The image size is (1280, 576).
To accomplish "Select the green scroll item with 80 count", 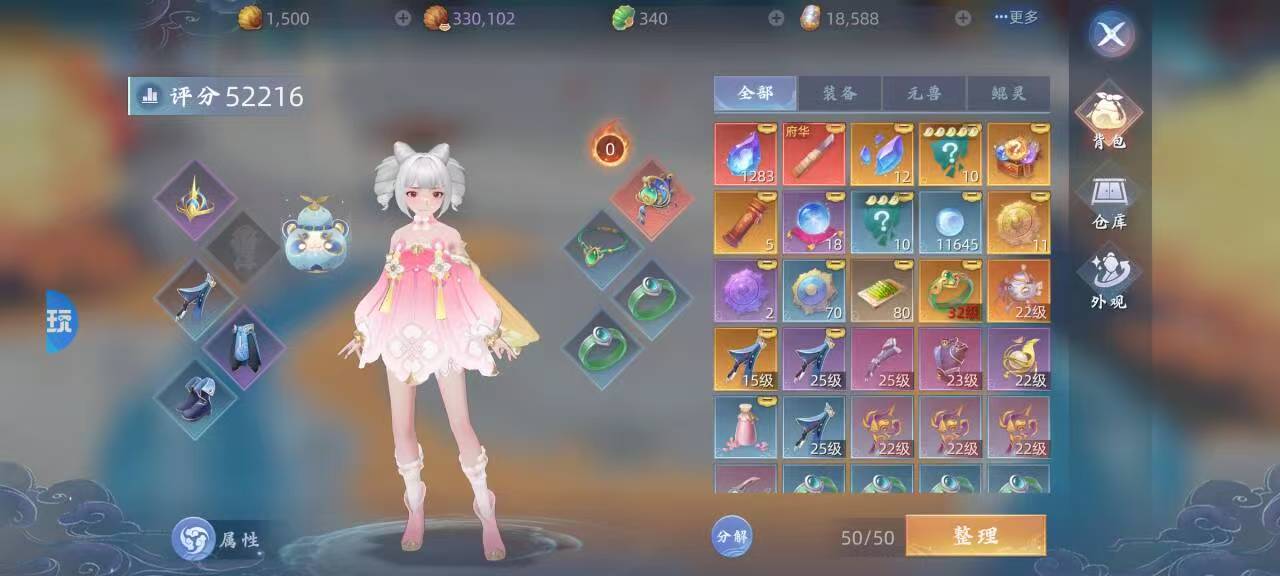I will coord(882,291).
